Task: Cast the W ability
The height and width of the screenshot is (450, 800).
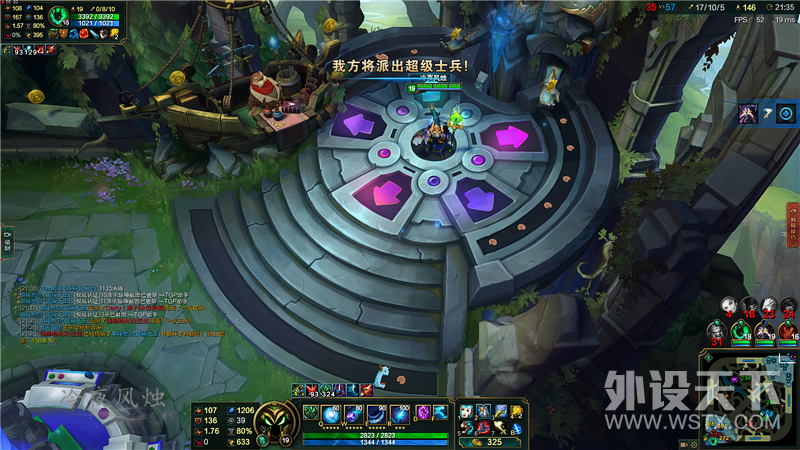Action: tap(357, 414)
